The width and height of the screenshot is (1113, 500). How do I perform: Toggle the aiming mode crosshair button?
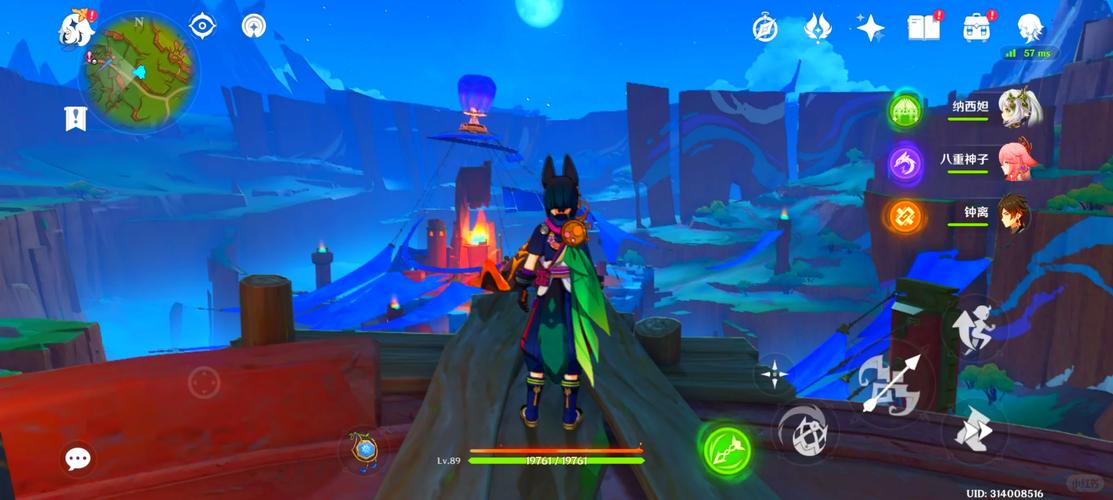[773, 375]
